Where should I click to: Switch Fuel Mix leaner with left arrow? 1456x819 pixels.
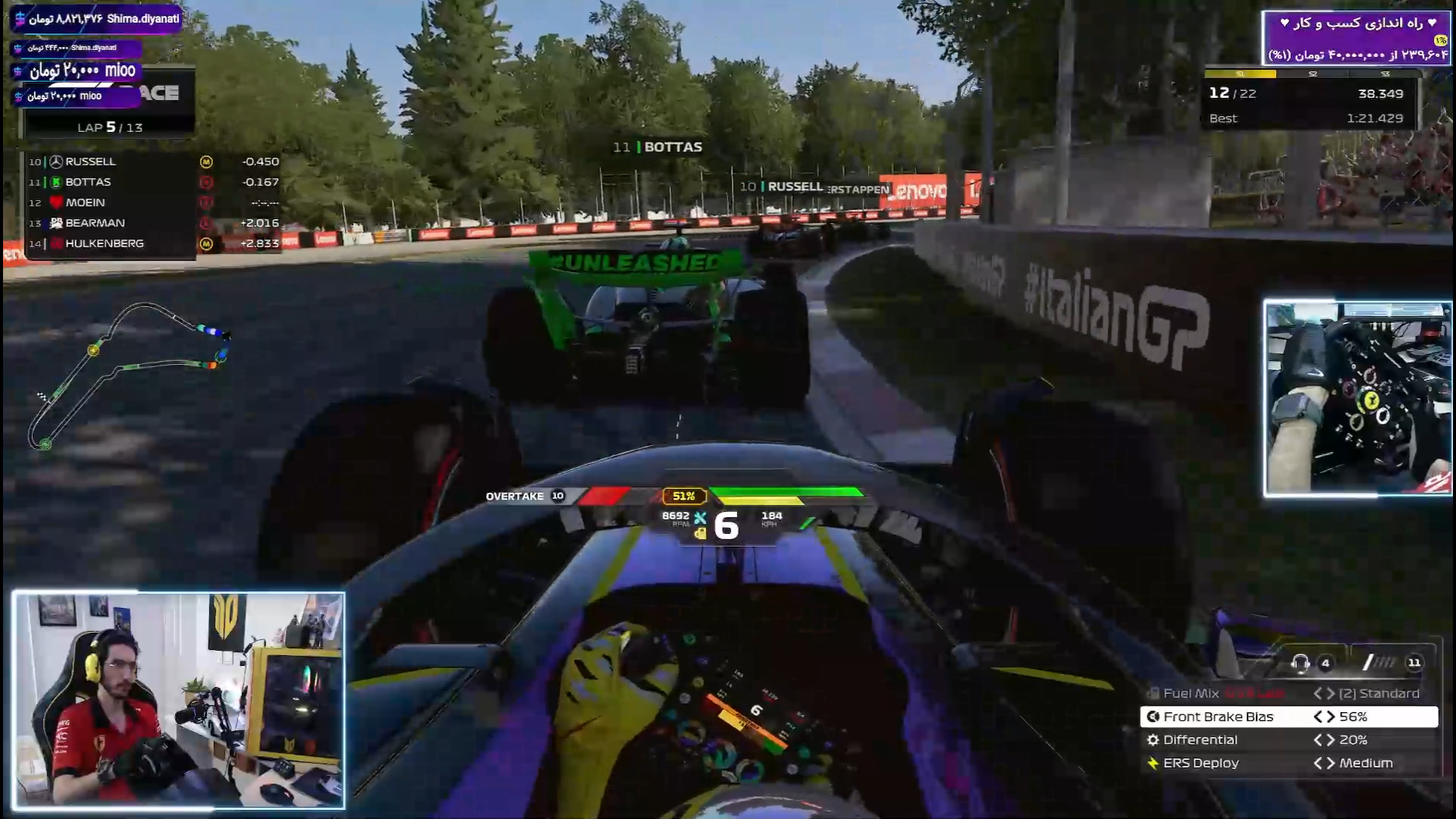1318,693
